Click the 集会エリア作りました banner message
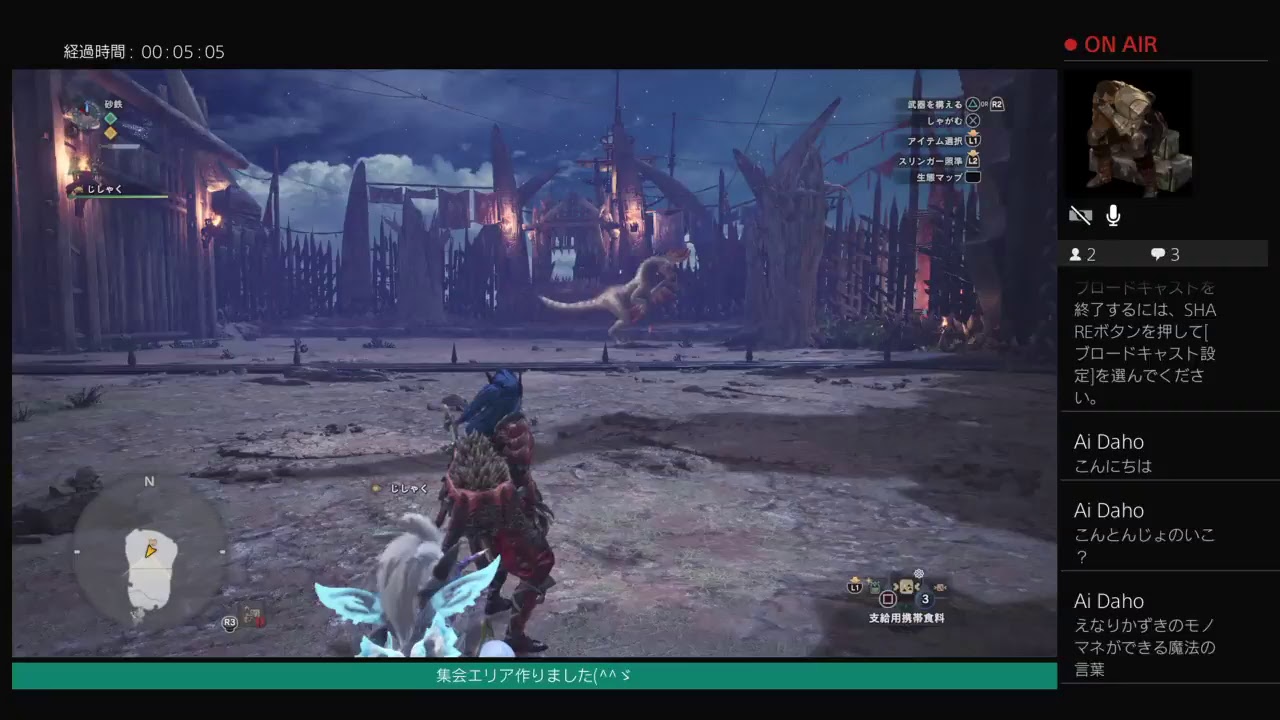 pos(534,675)
